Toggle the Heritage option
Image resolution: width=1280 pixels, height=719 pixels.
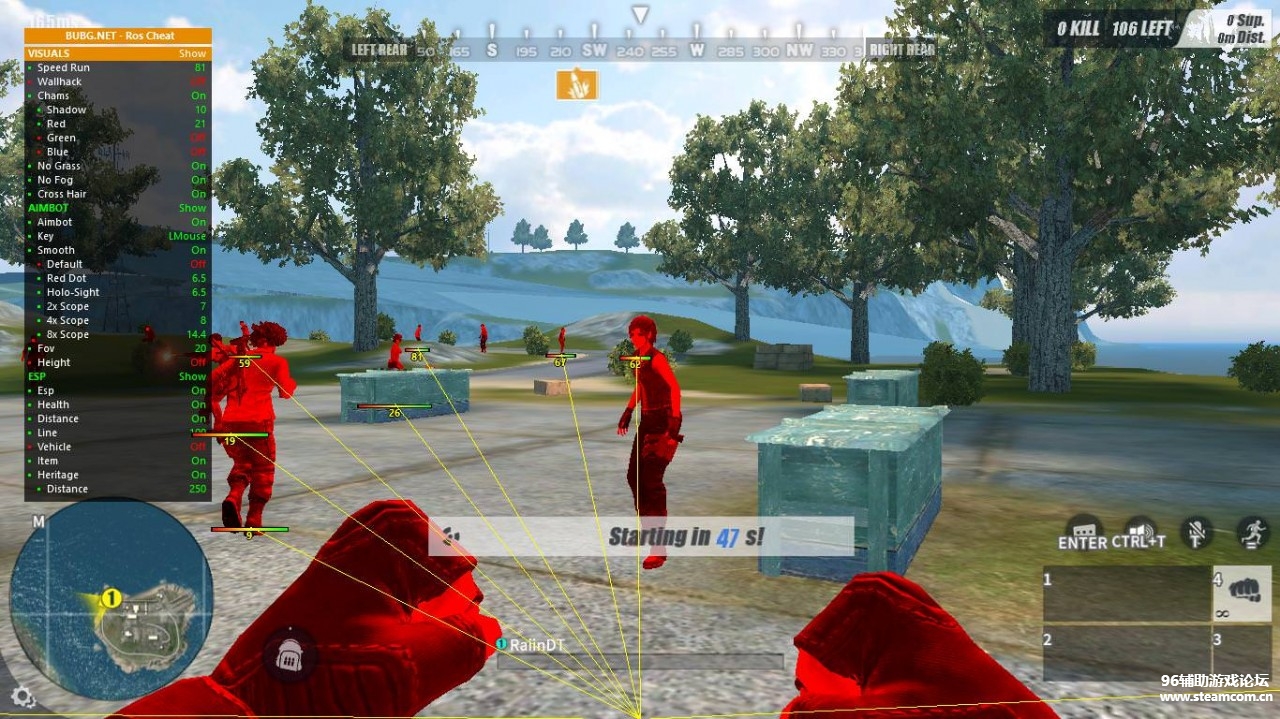pyautogui.click(x=117, y=475)
